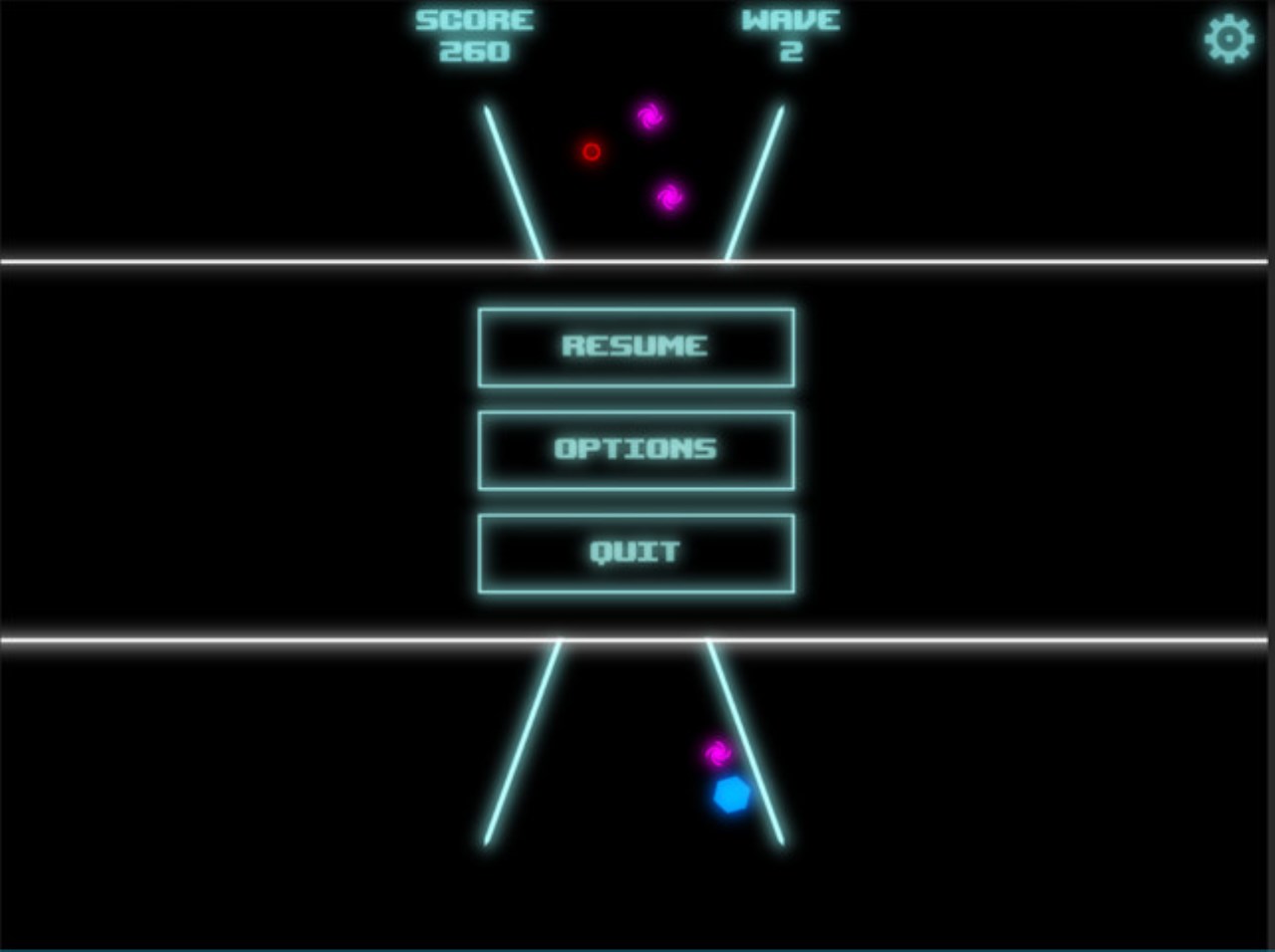Click the wave number 2
The width and height of the screenshot is (1275, 952).
[790, 52]
